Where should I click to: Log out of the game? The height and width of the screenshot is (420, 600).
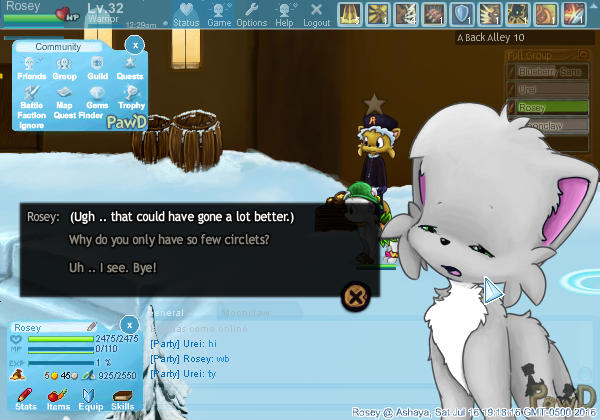316,15
